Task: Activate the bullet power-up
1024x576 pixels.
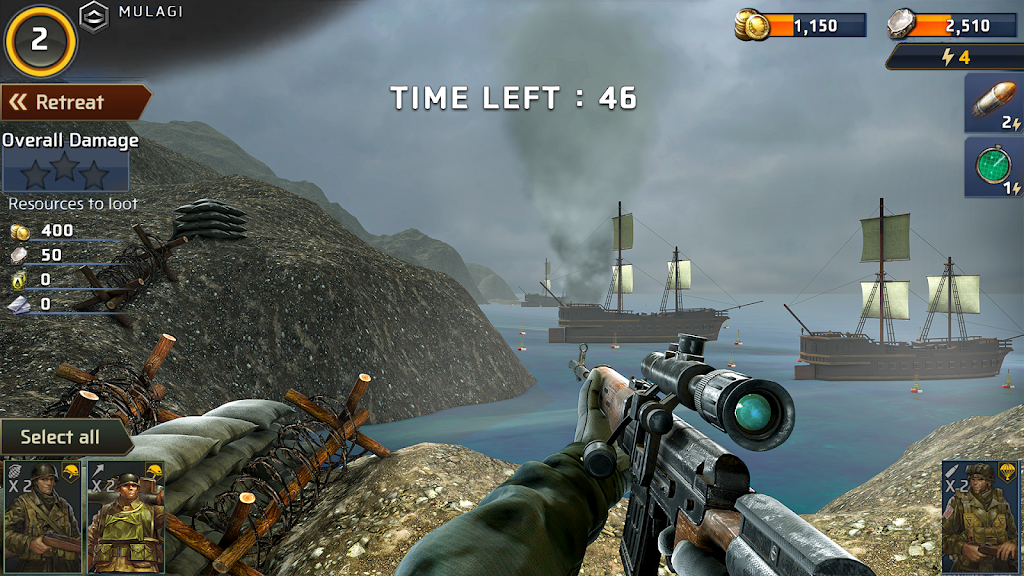Action: pos(993,104)
